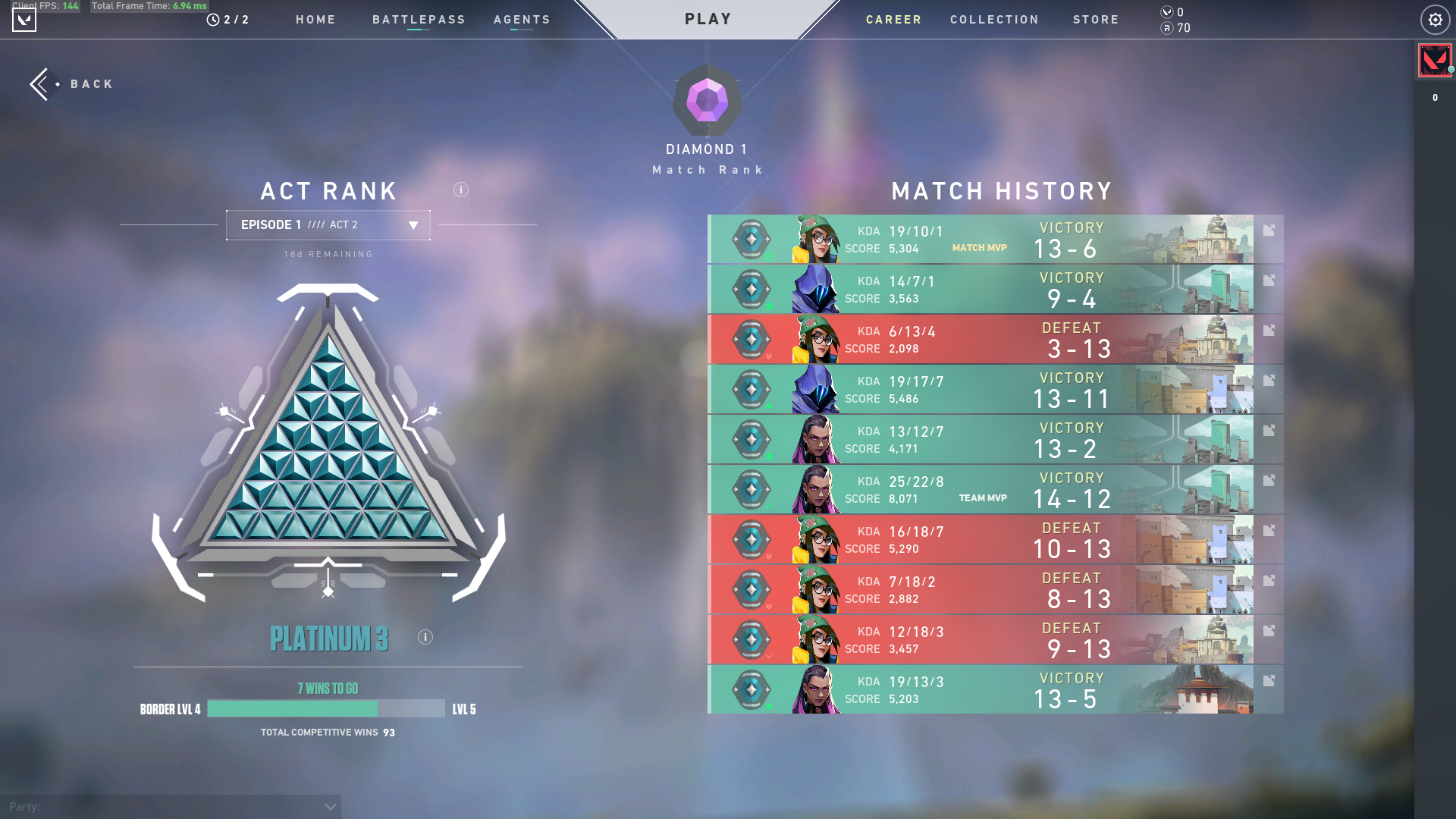The image size is (1456, 819).
Task: Click the border level progress bar
Action: (x=326, y=708)
